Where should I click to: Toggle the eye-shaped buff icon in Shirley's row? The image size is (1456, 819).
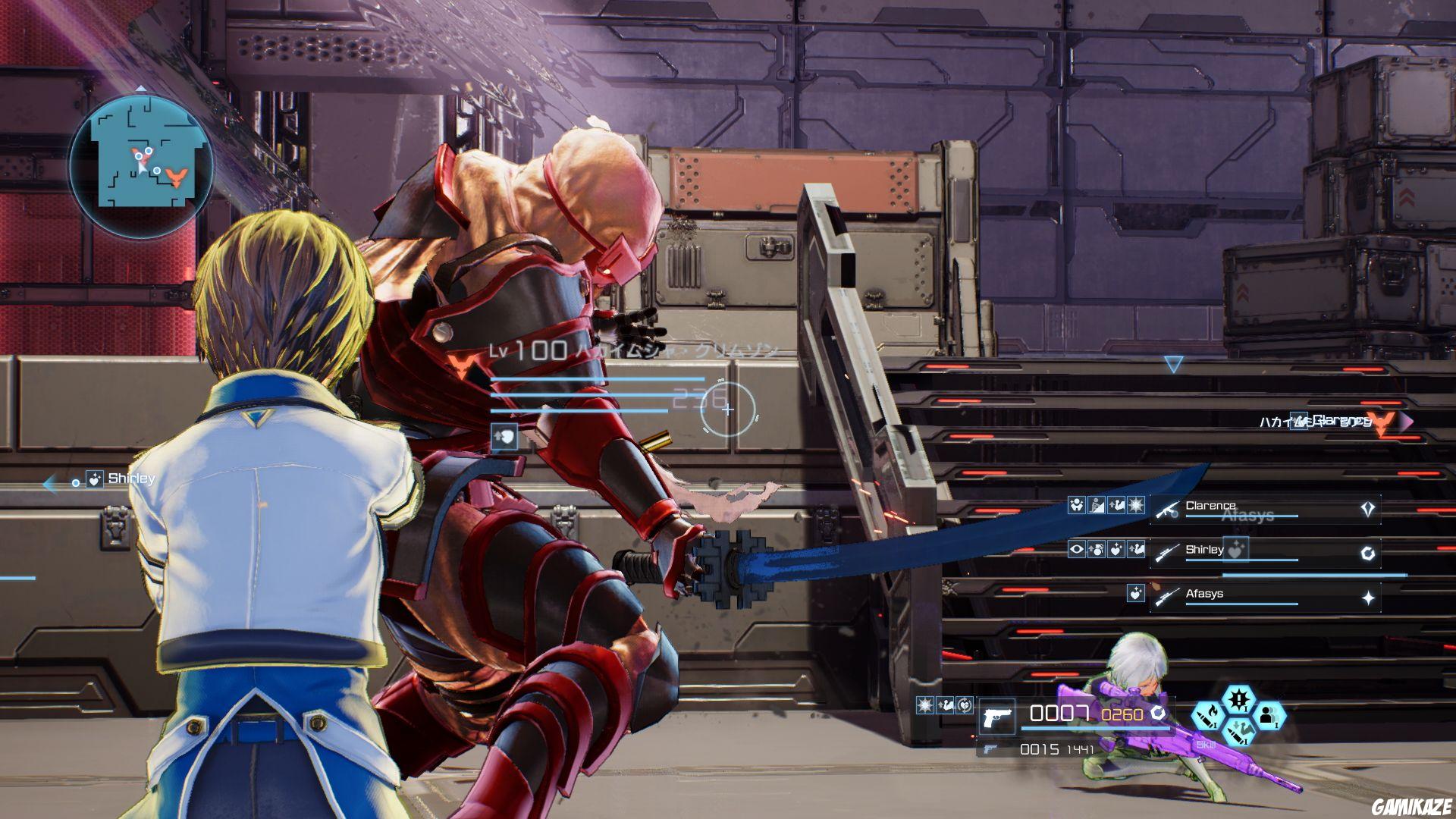coord(1078,549)
